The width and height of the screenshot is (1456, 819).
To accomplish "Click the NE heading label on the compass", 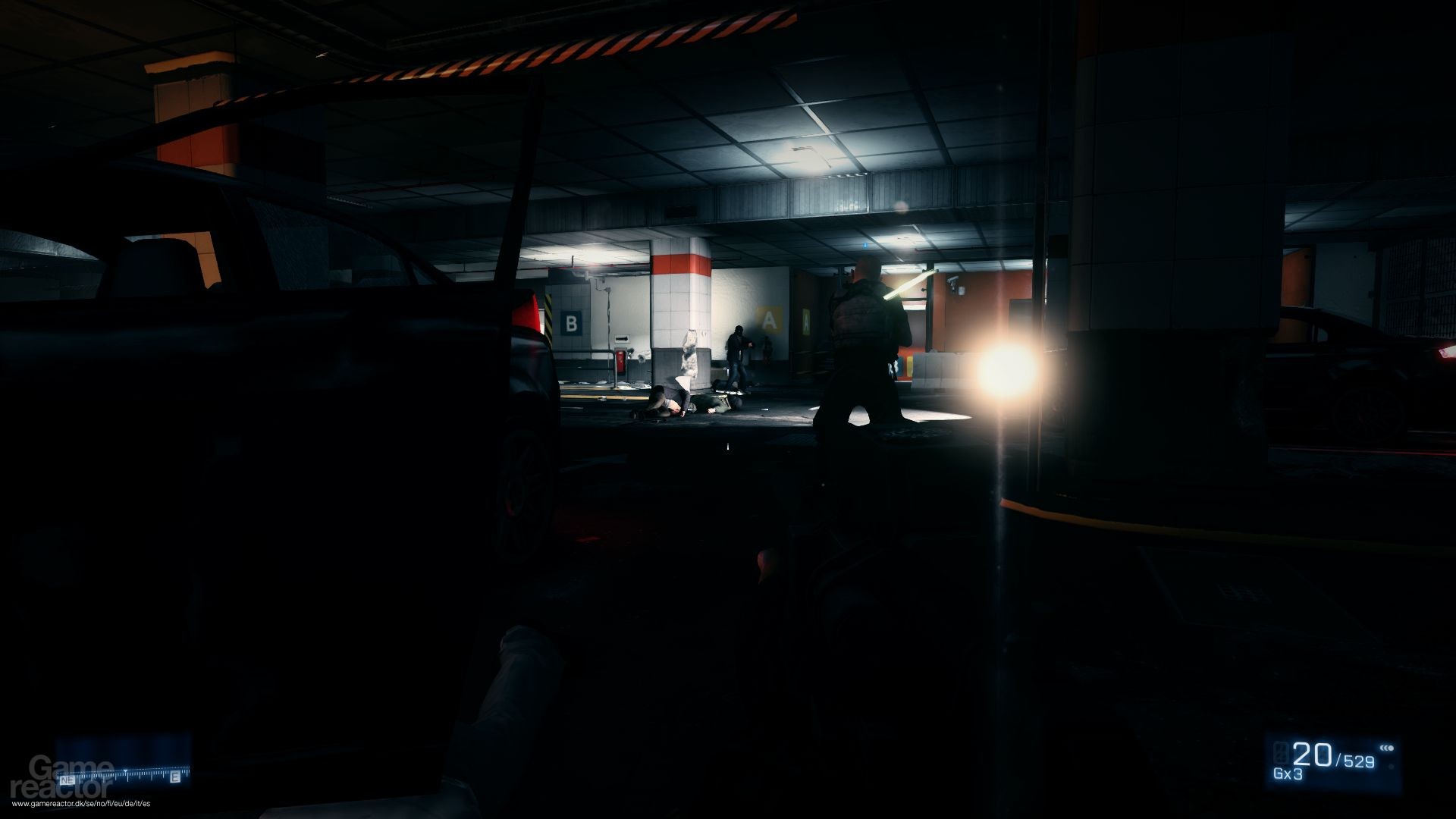I will [x=67, y=780].
